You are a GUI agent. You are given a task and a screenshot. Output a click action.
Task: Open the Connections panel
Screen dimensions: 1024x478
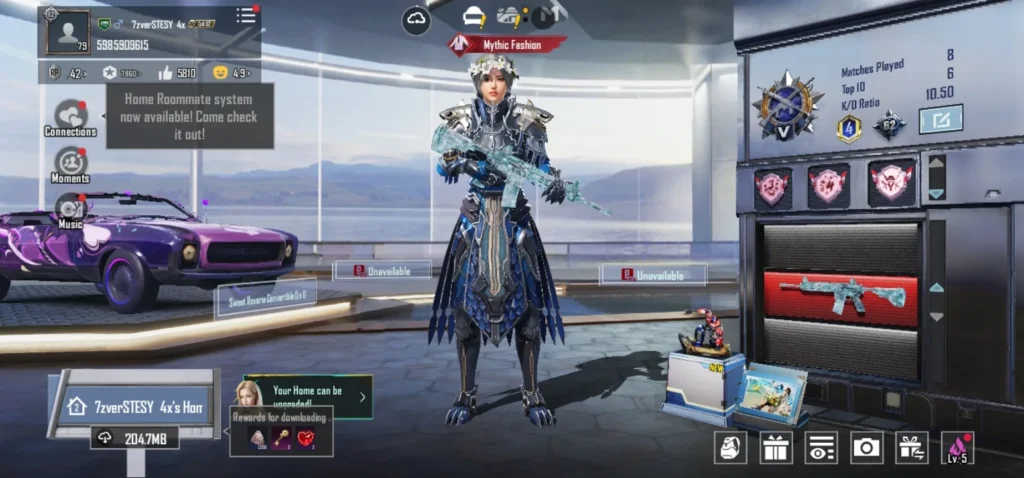pos(70,117)
